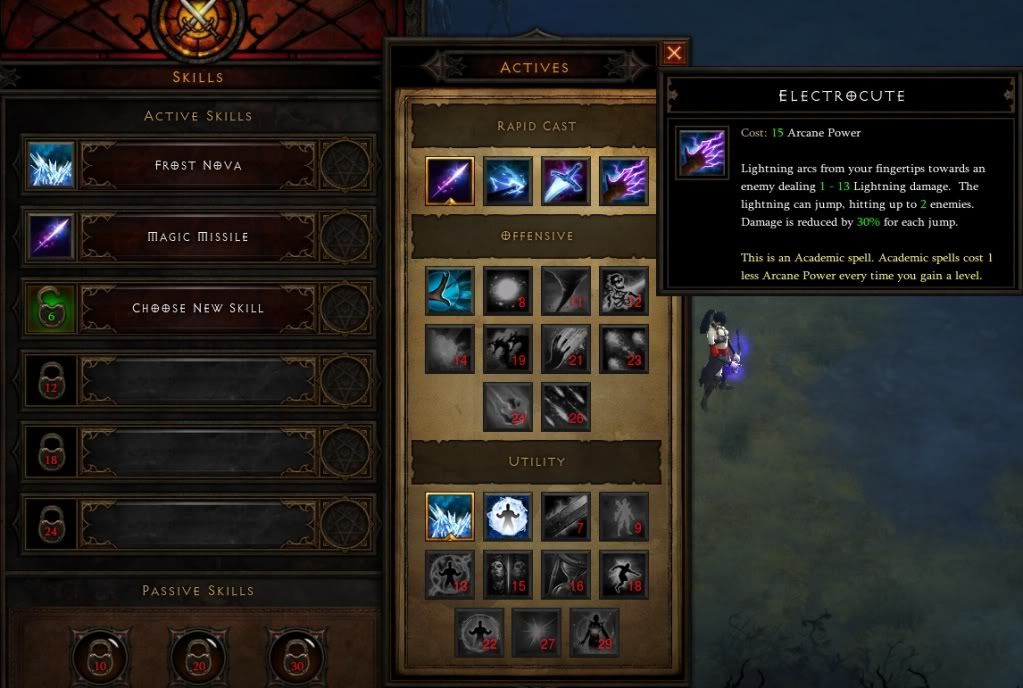Select the first unlocked Offensive skill icon
The width and height of the screenshot is (1023, 688).
(x=450, y=291)
